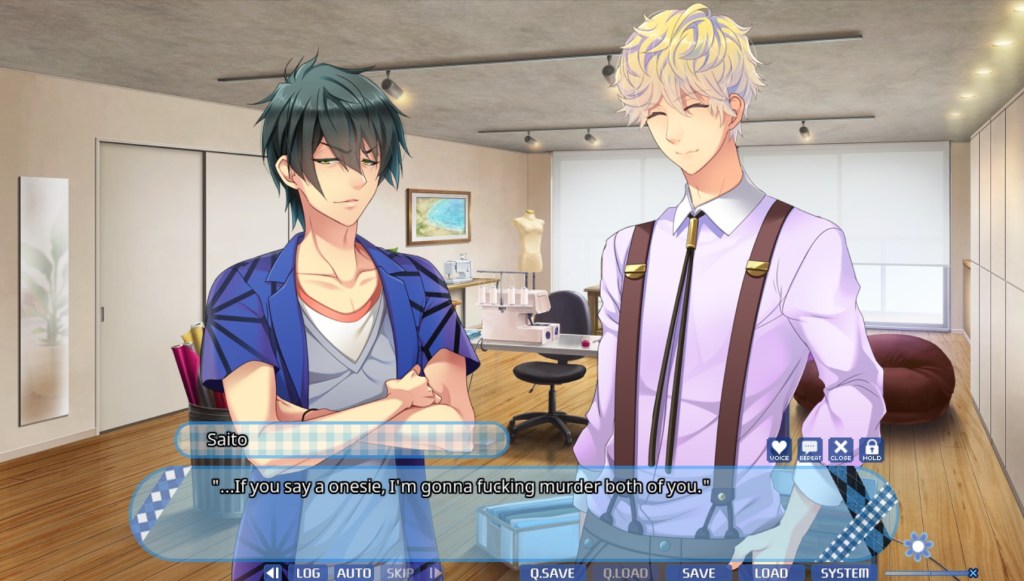The width and height of the screenshot is (1024, 581).
Task: Click the Q.LOAD quick load button
Action: 624,573
